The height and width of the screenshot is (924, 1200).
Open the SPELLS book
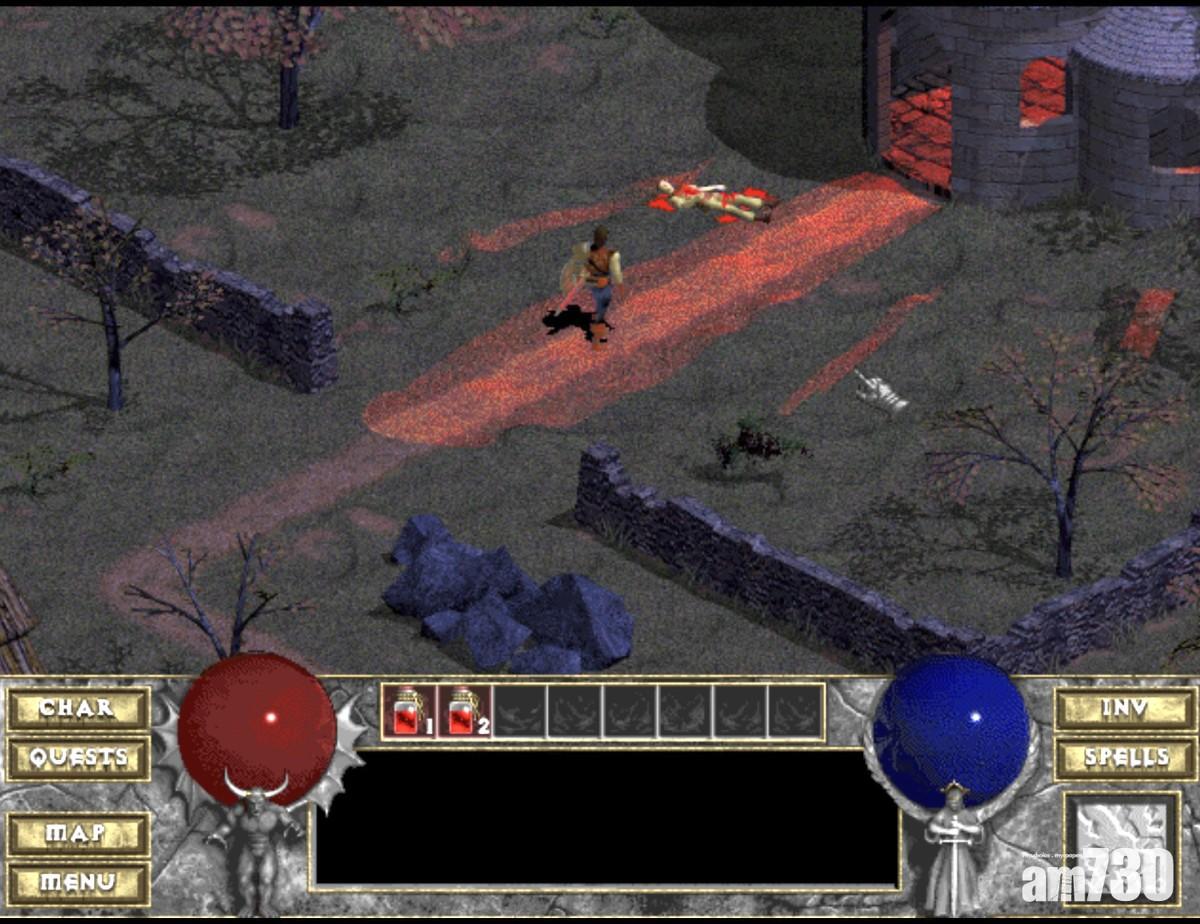1125,758
